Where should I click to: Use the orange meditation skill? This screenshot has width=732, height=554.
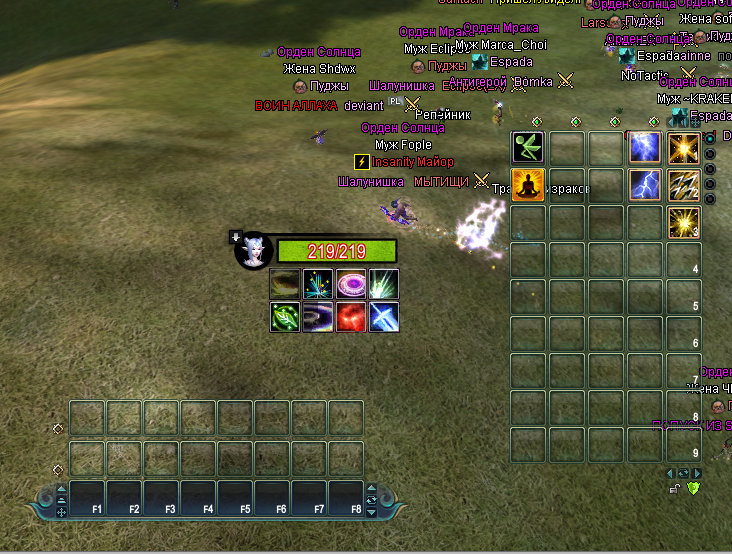coord(527,185)
